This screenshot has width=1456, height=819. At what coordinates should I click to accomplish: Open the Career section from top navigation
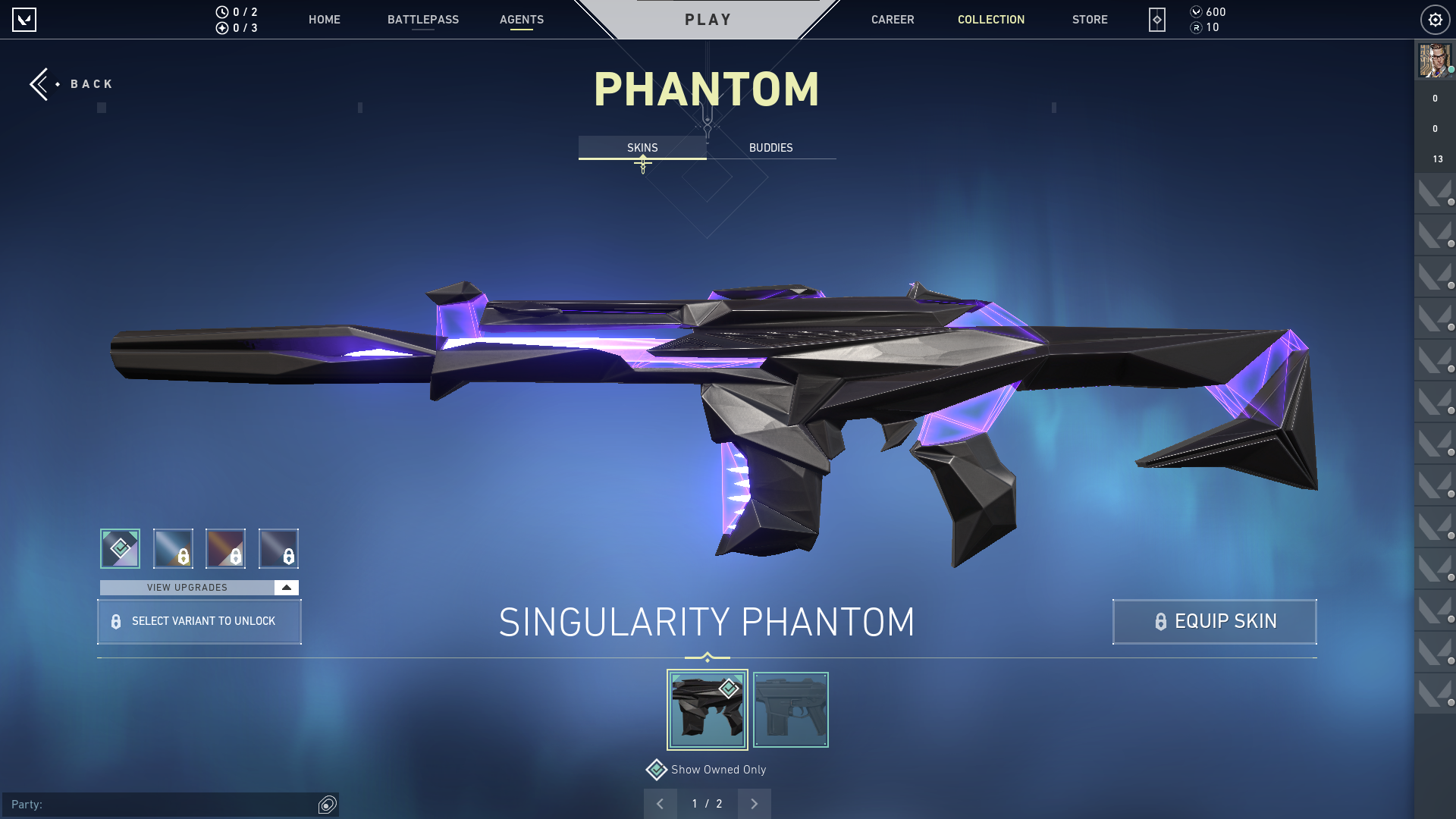pos(893,20)
